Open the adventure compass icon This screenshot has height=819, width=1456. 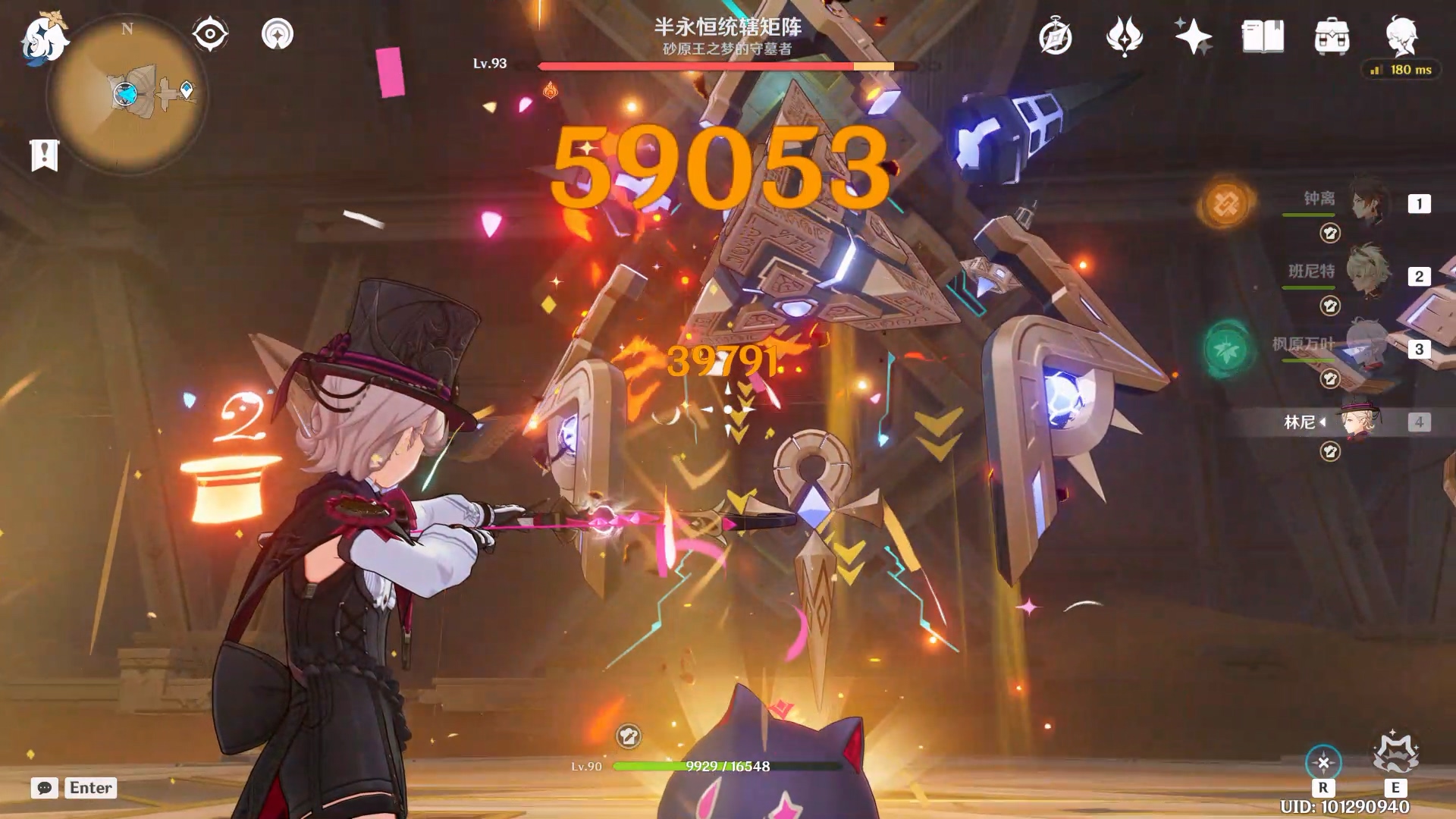click(x=1055, y=37)
